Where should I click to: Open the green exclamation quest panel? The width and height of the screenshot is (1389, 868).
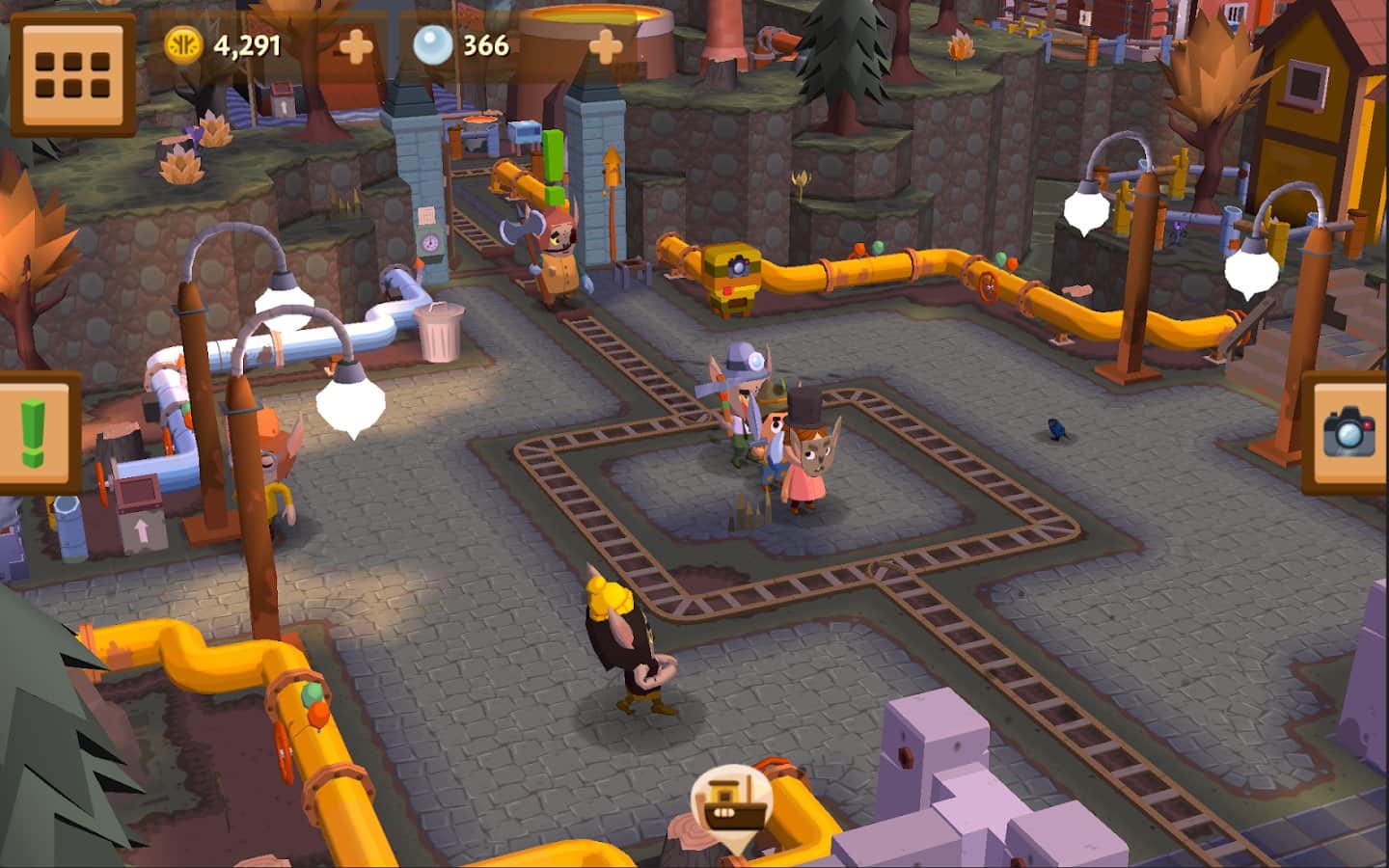click(x=35, y=431)
